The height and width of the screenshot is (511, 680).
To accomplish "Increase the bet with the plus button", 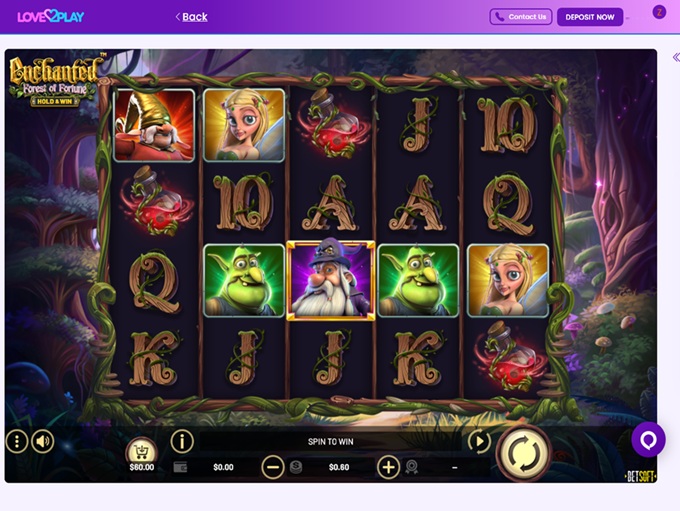I will pos(388,466).
